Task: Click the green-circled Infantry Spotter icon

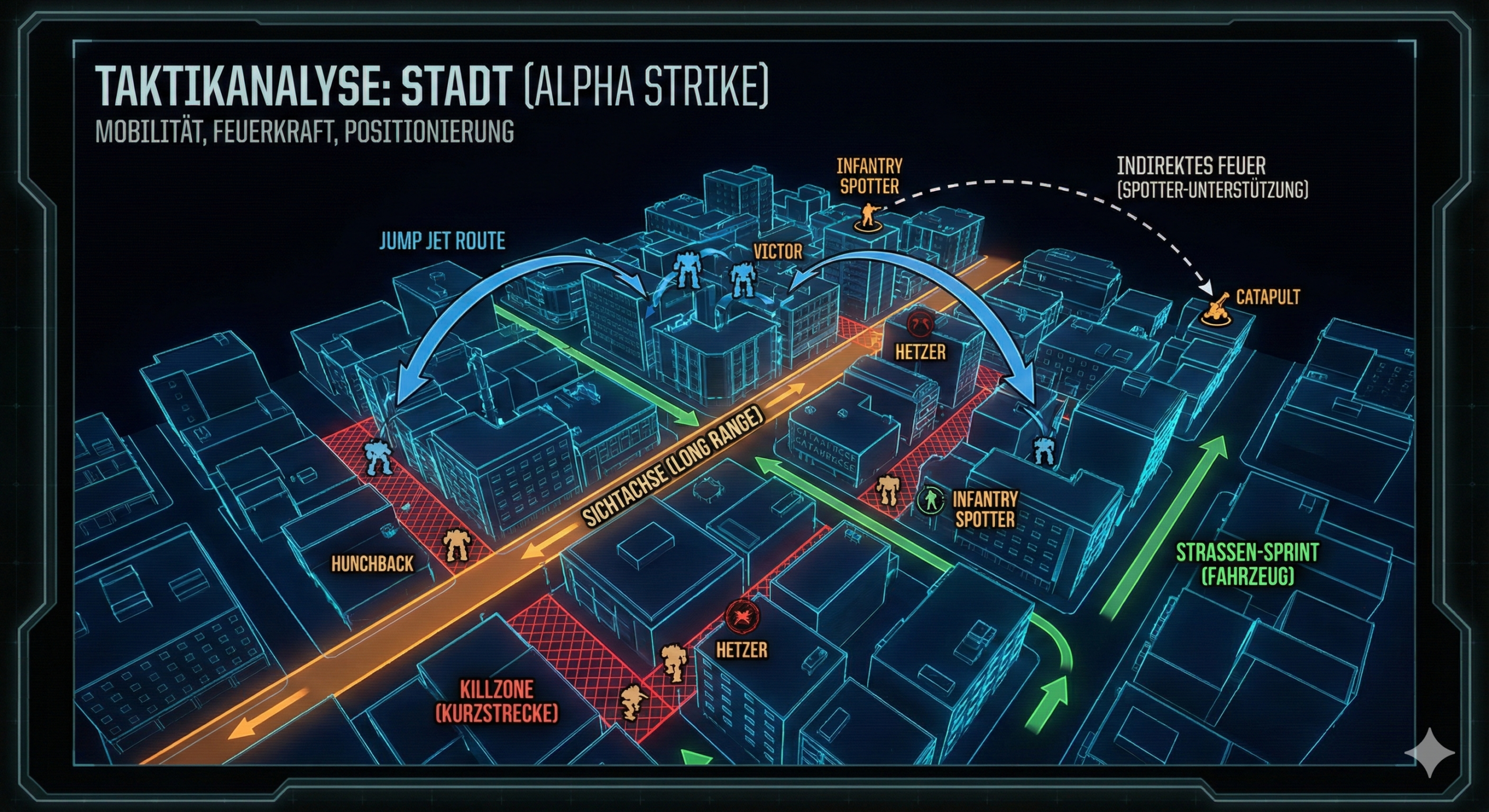Action: [931, 499]
